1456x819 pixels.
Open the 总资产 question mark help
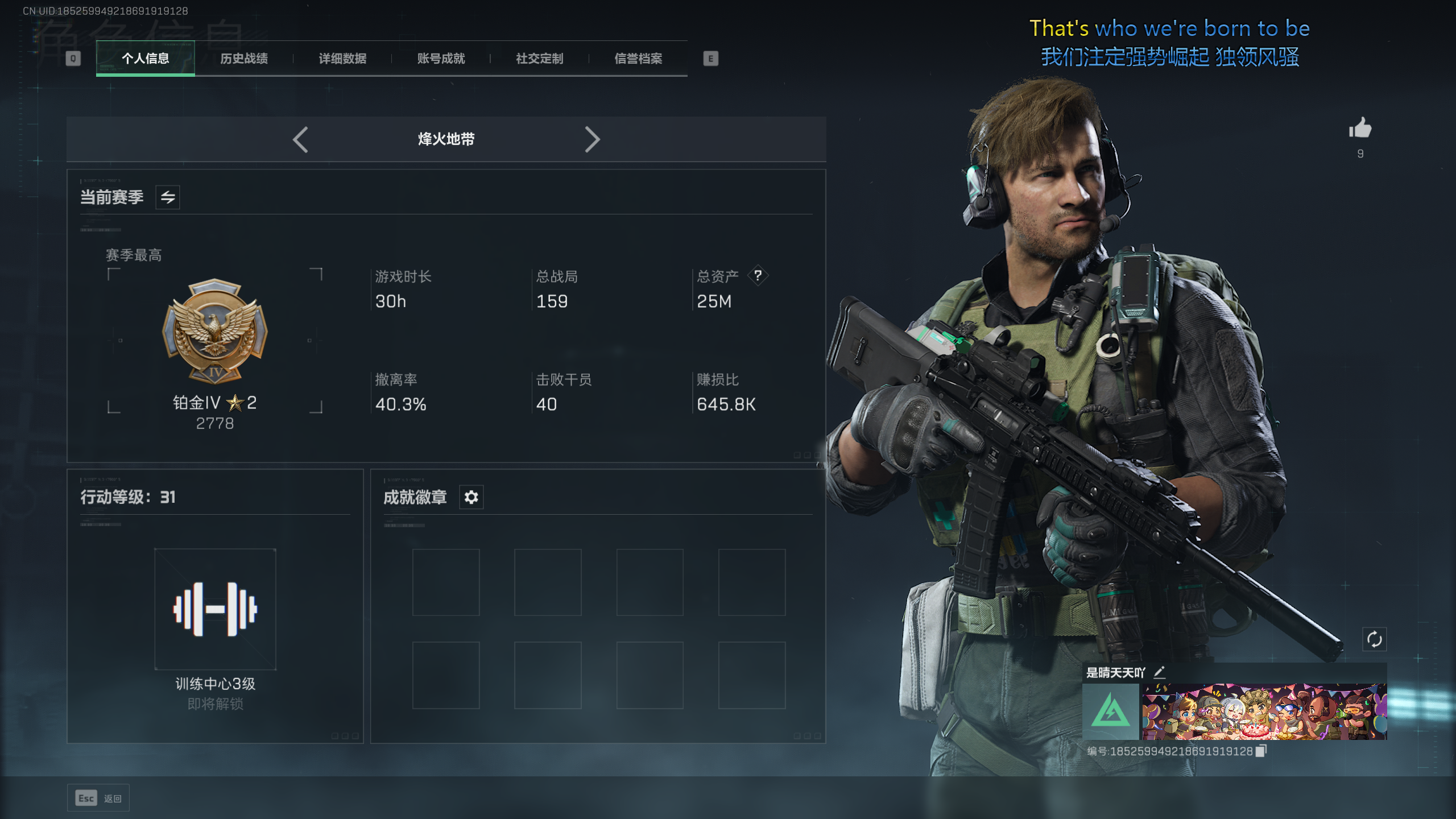(758, 276)
